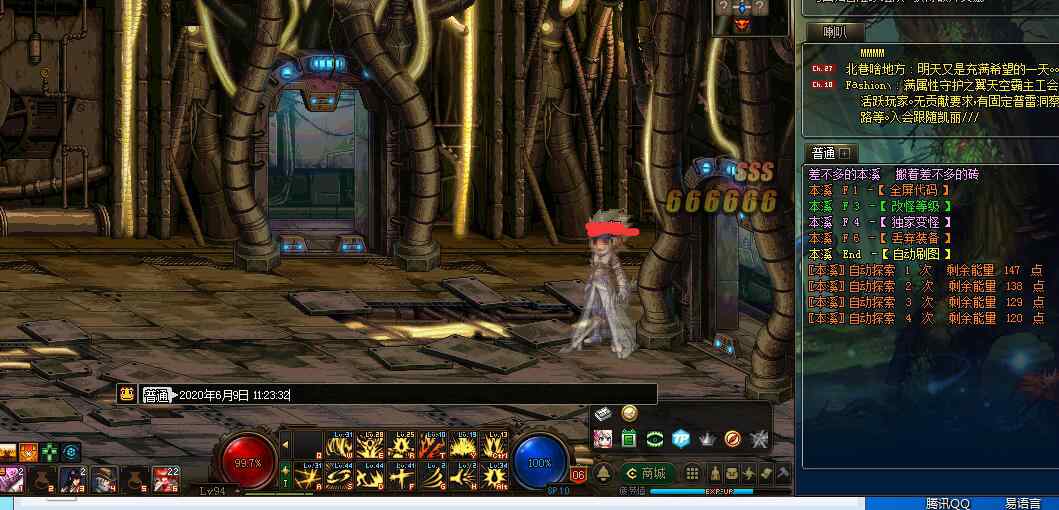Viewport: 1059px width, 510px height.
Task: Open 腾讯QQ in the taskbar
Action: 948,503
